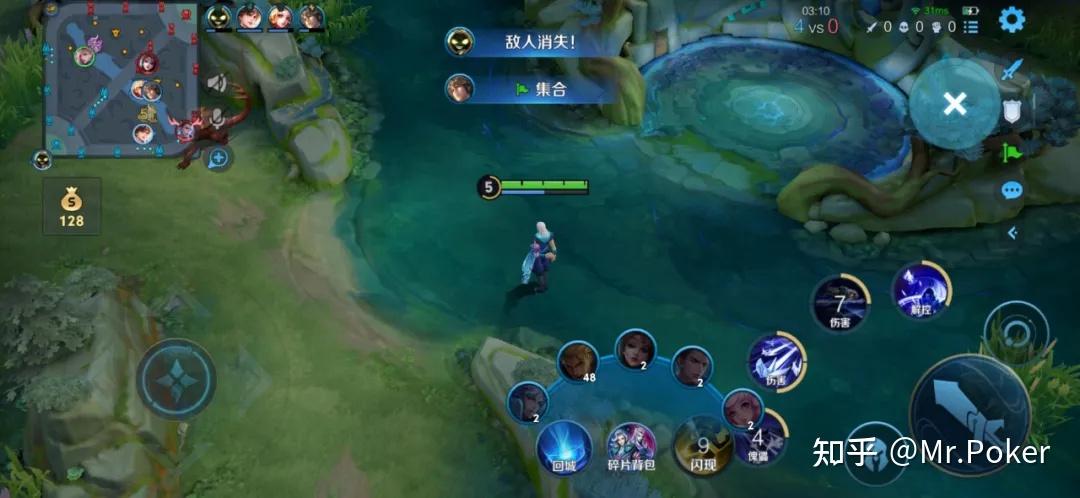The image size is (1080, 498).
Task: Send the green flag gather signal
Action: pos(1013,151)
